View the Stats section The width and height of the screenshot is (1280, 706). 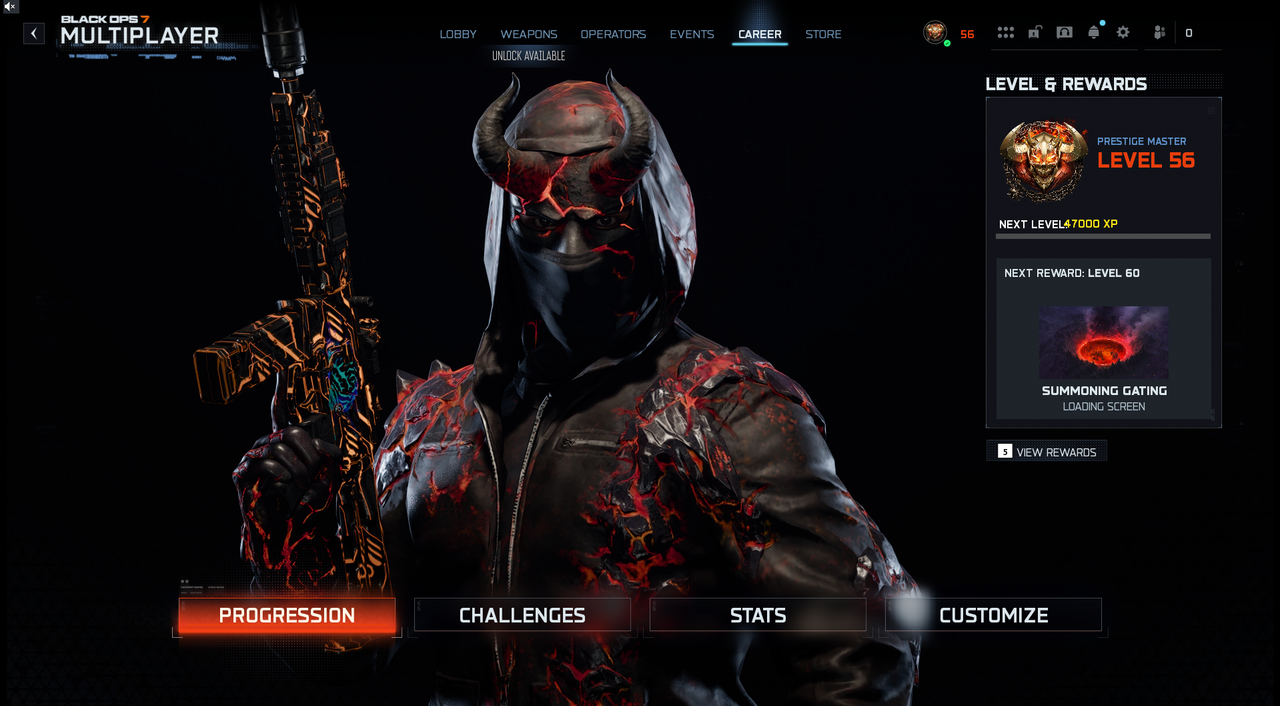coord(758,615)
